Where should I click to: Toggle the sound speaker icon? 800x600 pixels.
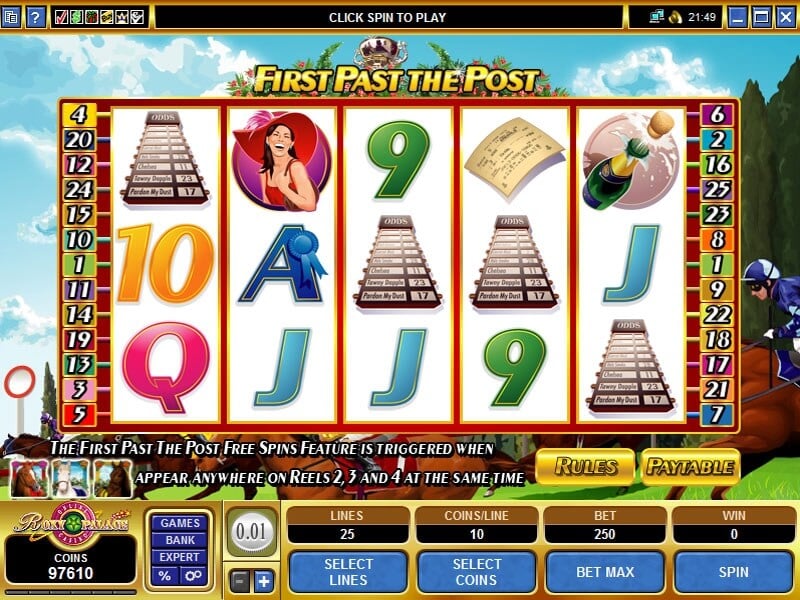click(675, 16)
